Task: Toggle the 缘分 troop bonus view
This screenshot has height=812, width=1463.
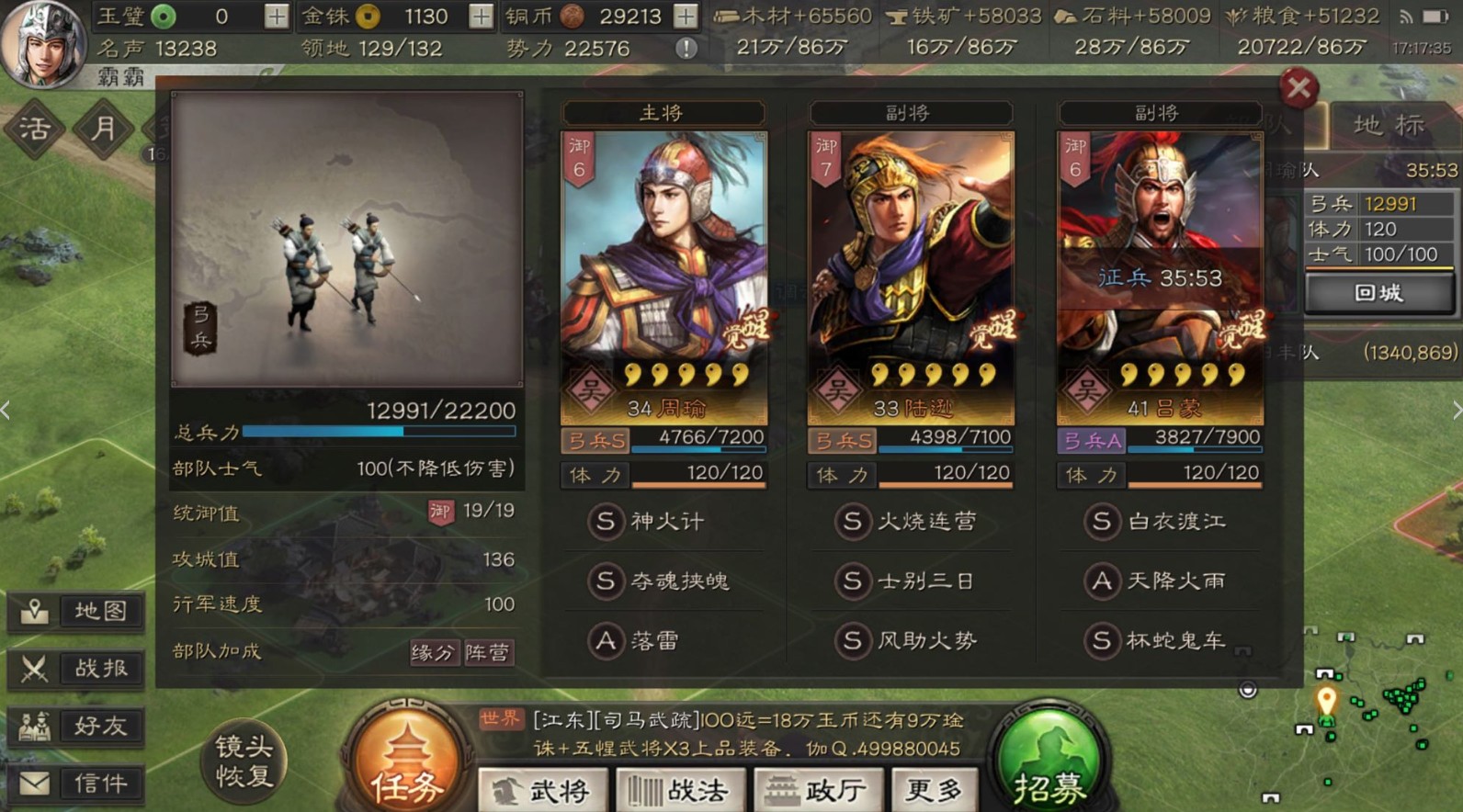Action: (434, 654)
